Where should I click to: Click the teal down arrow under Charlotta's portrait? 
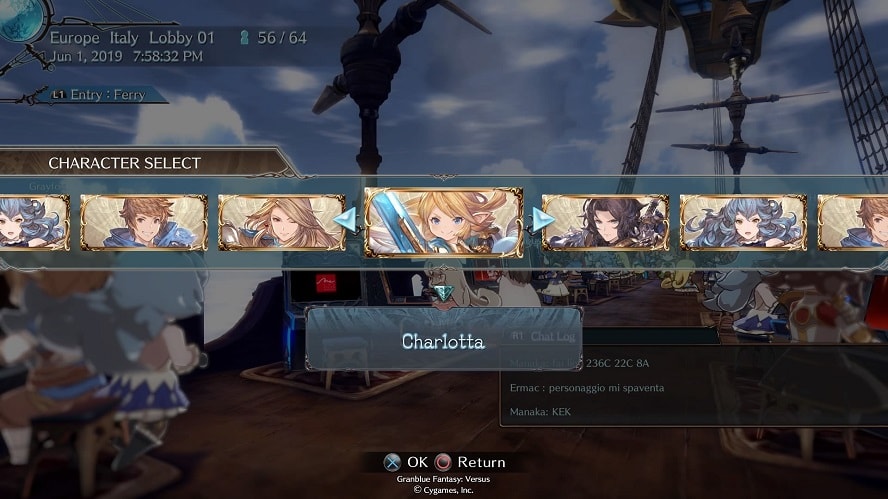point(443,293)
